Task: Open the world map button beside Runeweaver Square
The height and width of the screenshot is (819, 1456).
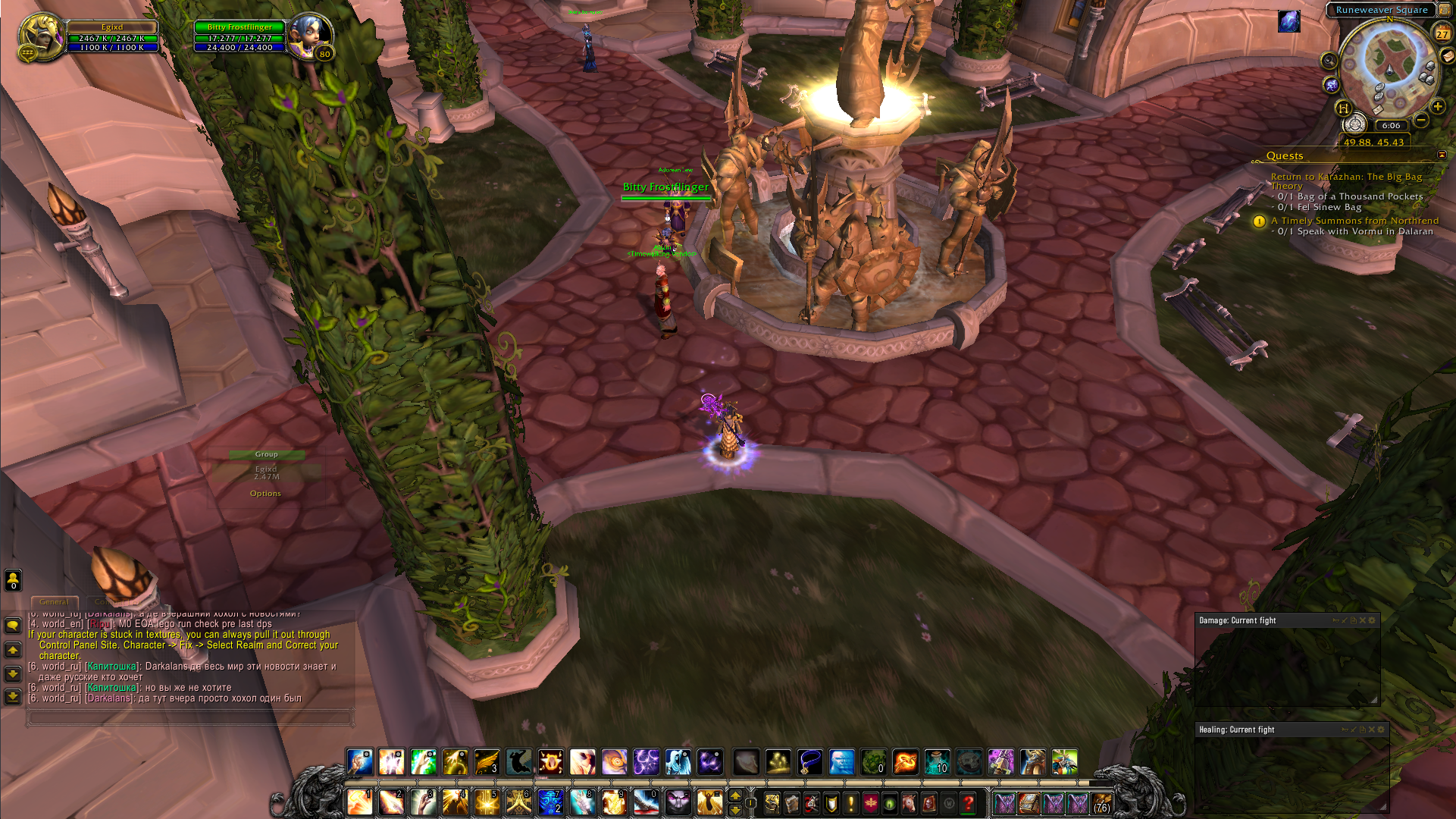Action: [1445, 10]
